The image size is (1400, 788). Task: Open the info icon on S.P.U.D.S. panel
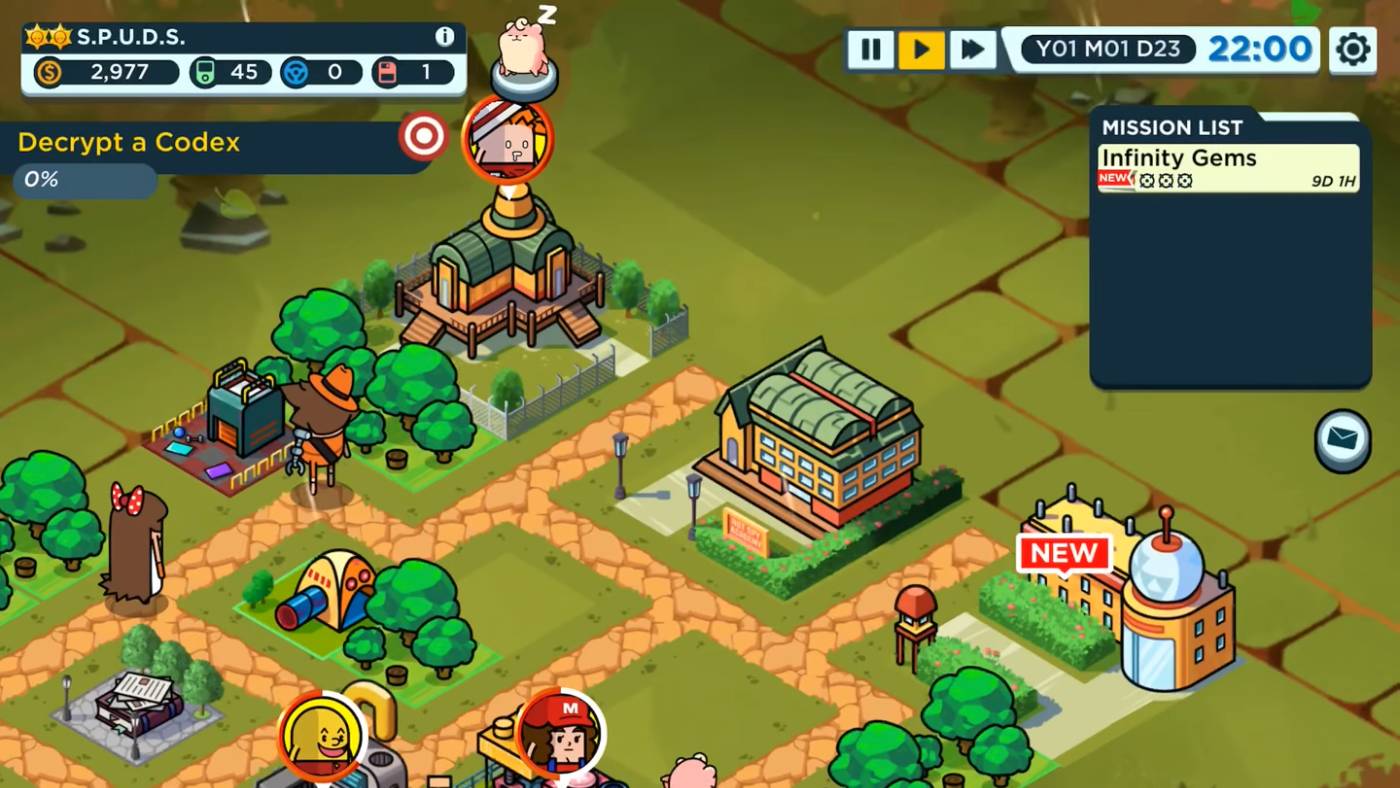[x=442, y=38]
